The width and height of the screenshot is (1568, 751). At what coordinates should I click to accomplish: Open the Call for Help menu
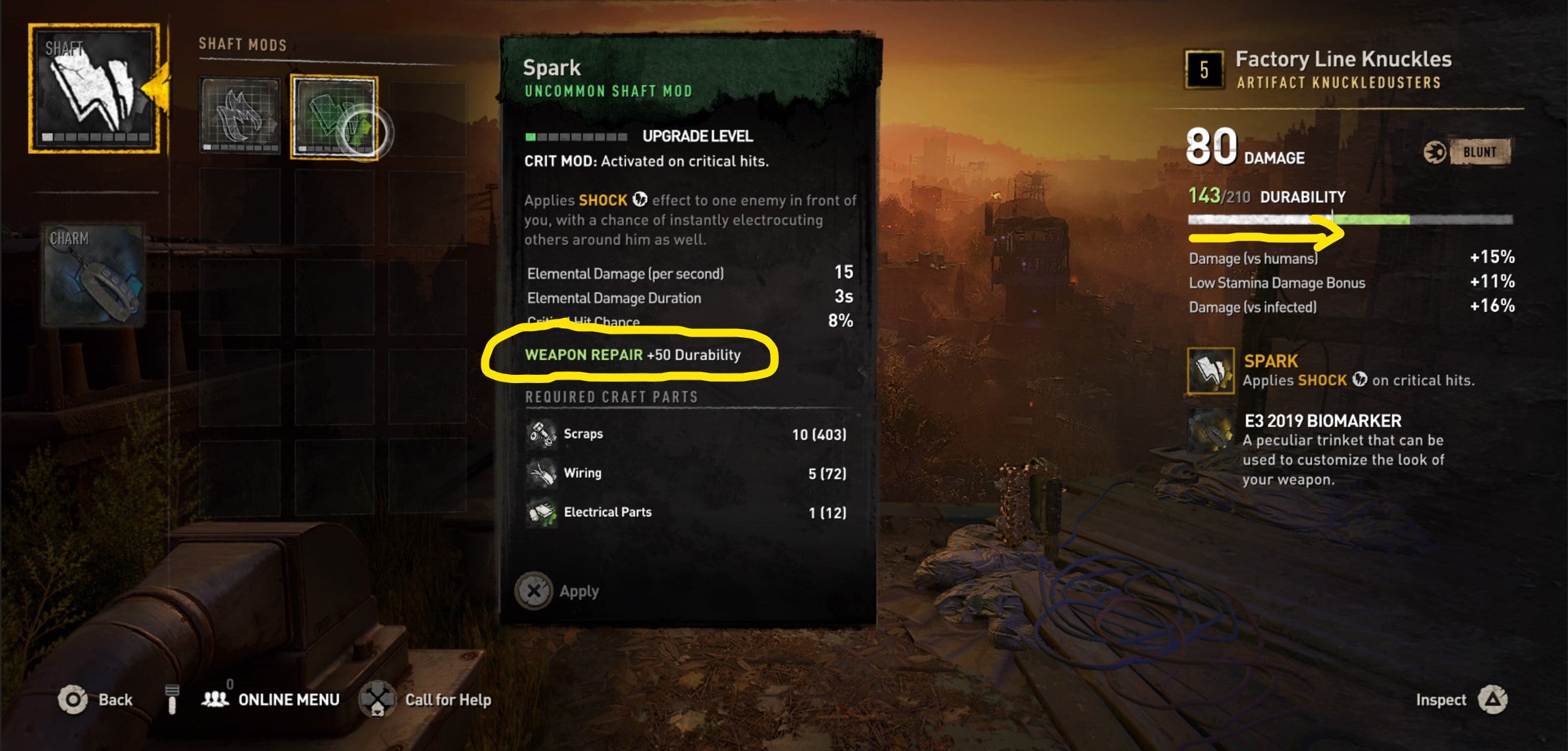pyautogui.click(x=448, y=700)
